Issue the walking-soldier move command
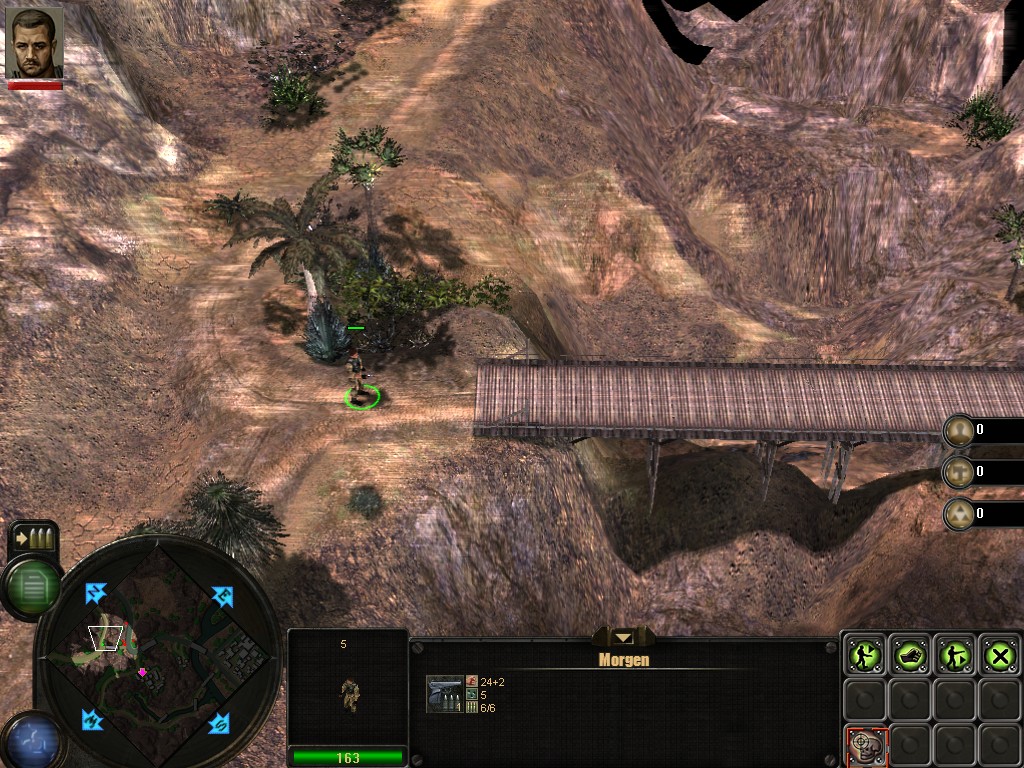This screenshot has width=1024, height=768. 862,655
